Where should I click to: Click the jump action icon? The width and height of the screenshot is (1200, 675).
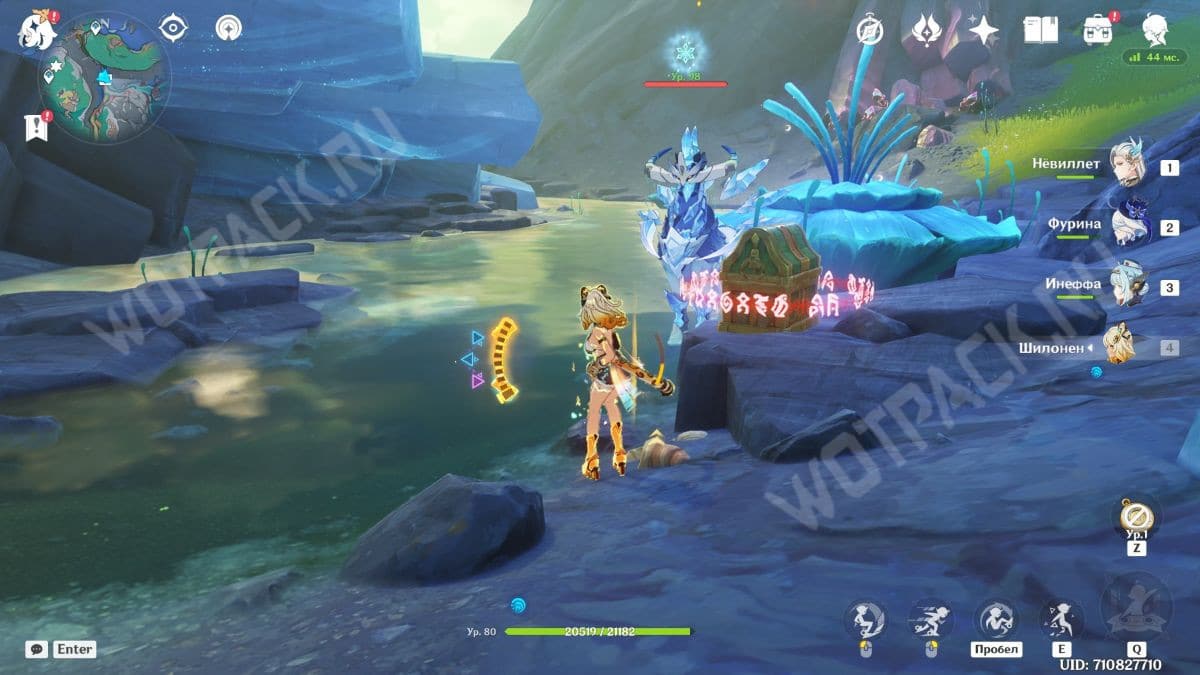click(x=997, y=620)
